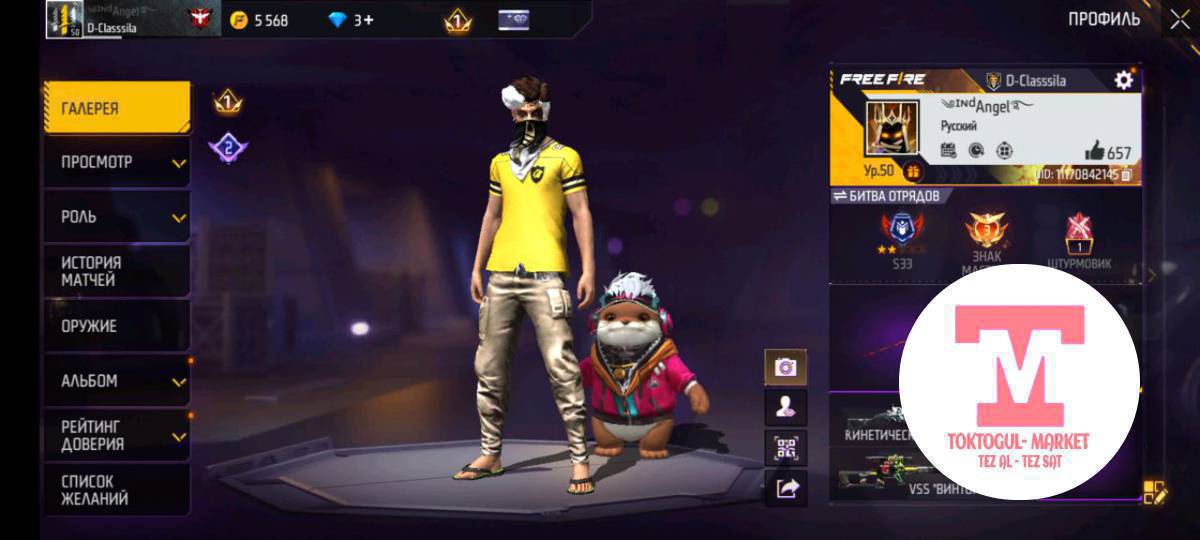Select the purple number 2 badge
The image size is (1200, 540).
pyautogui.click(x=228, y=149)
